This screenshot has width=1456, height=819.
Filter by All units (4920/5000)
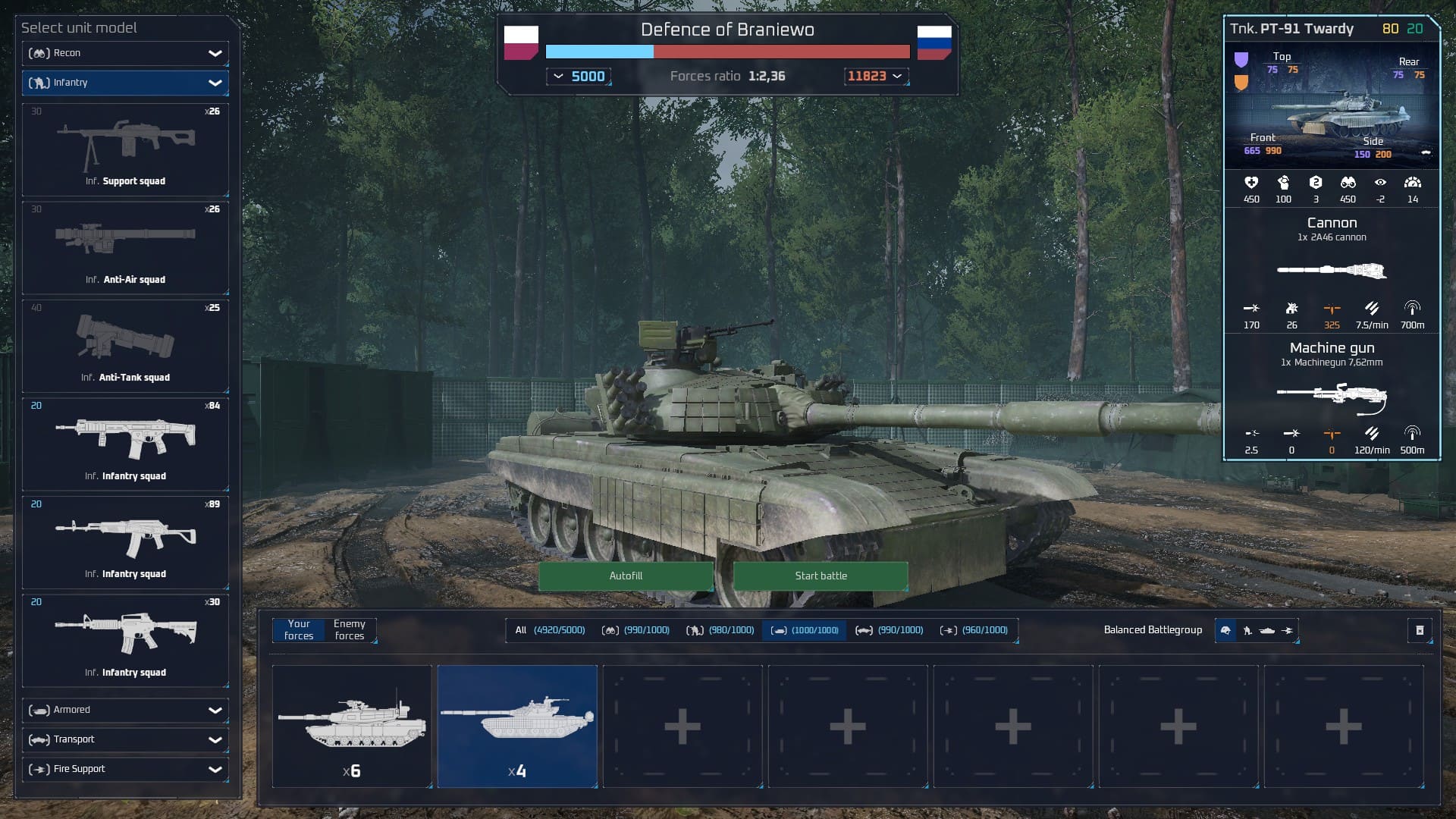pyautogui.click(x=550, y=630)
